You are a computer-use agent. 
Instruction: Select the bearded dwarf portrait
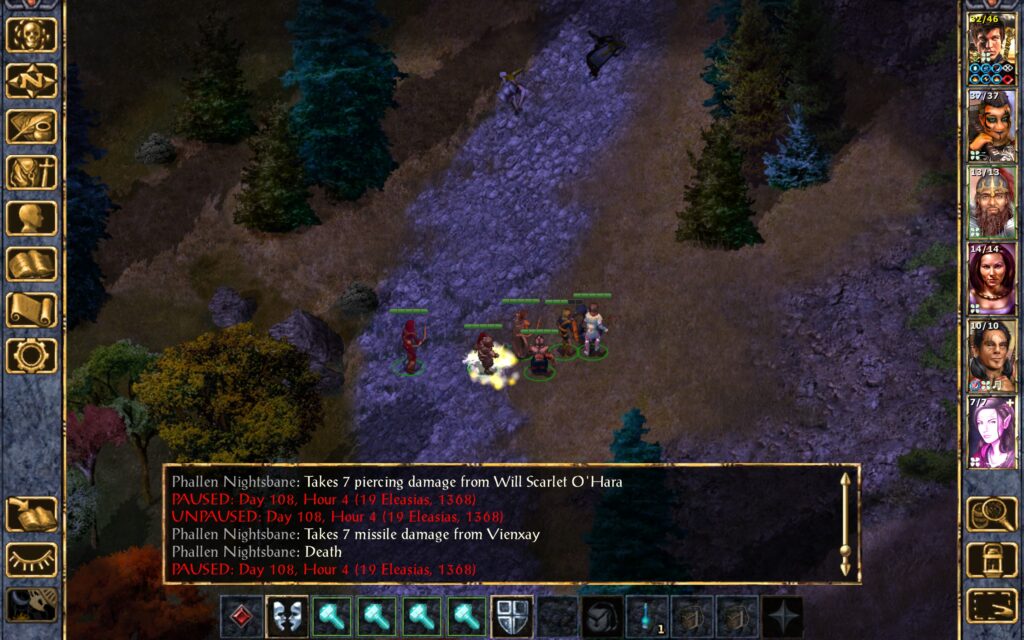pos(991,202)
